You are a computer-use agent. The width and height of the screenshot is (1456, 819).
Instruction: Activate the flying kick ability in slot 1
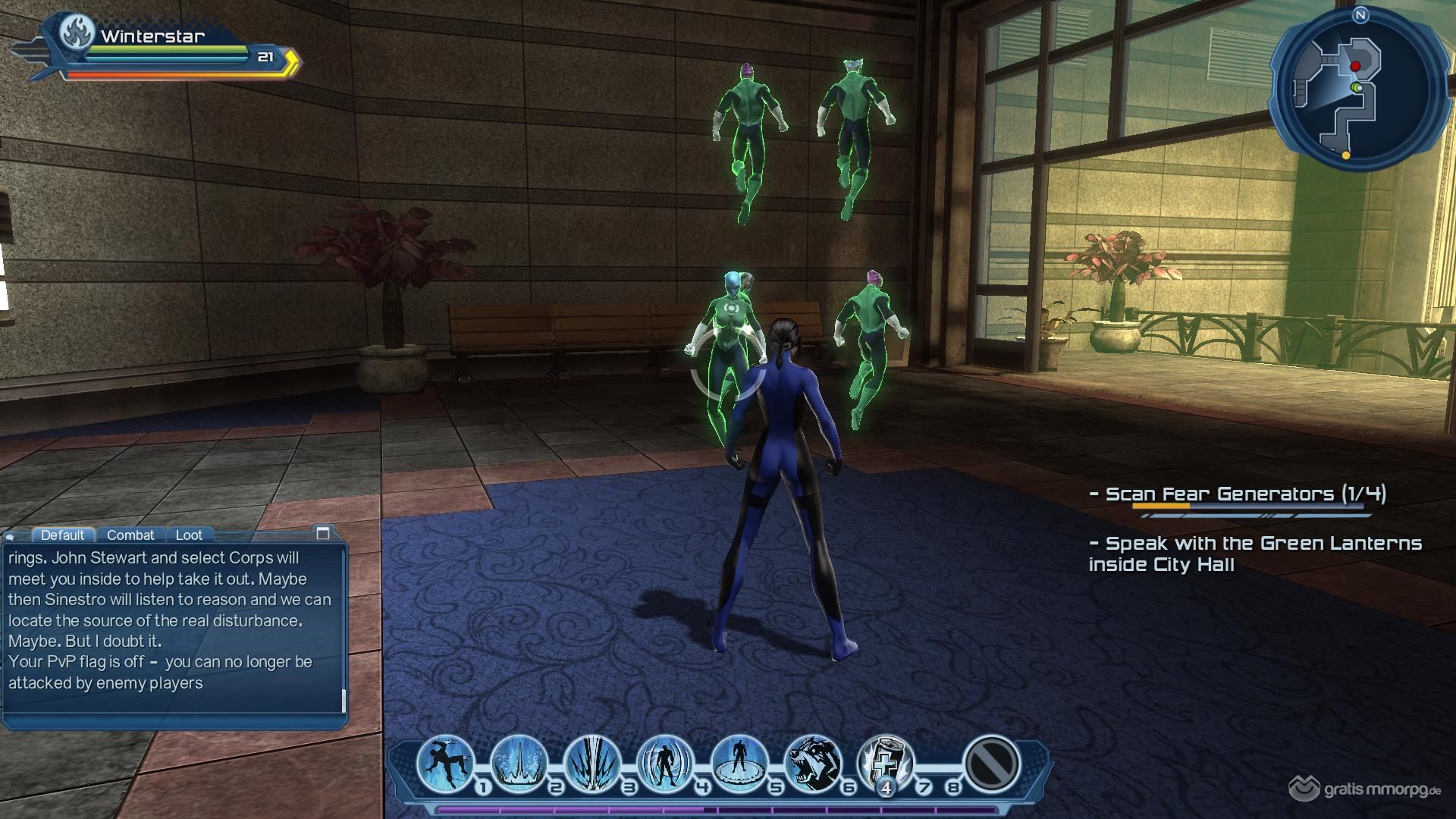click(446, 762)
